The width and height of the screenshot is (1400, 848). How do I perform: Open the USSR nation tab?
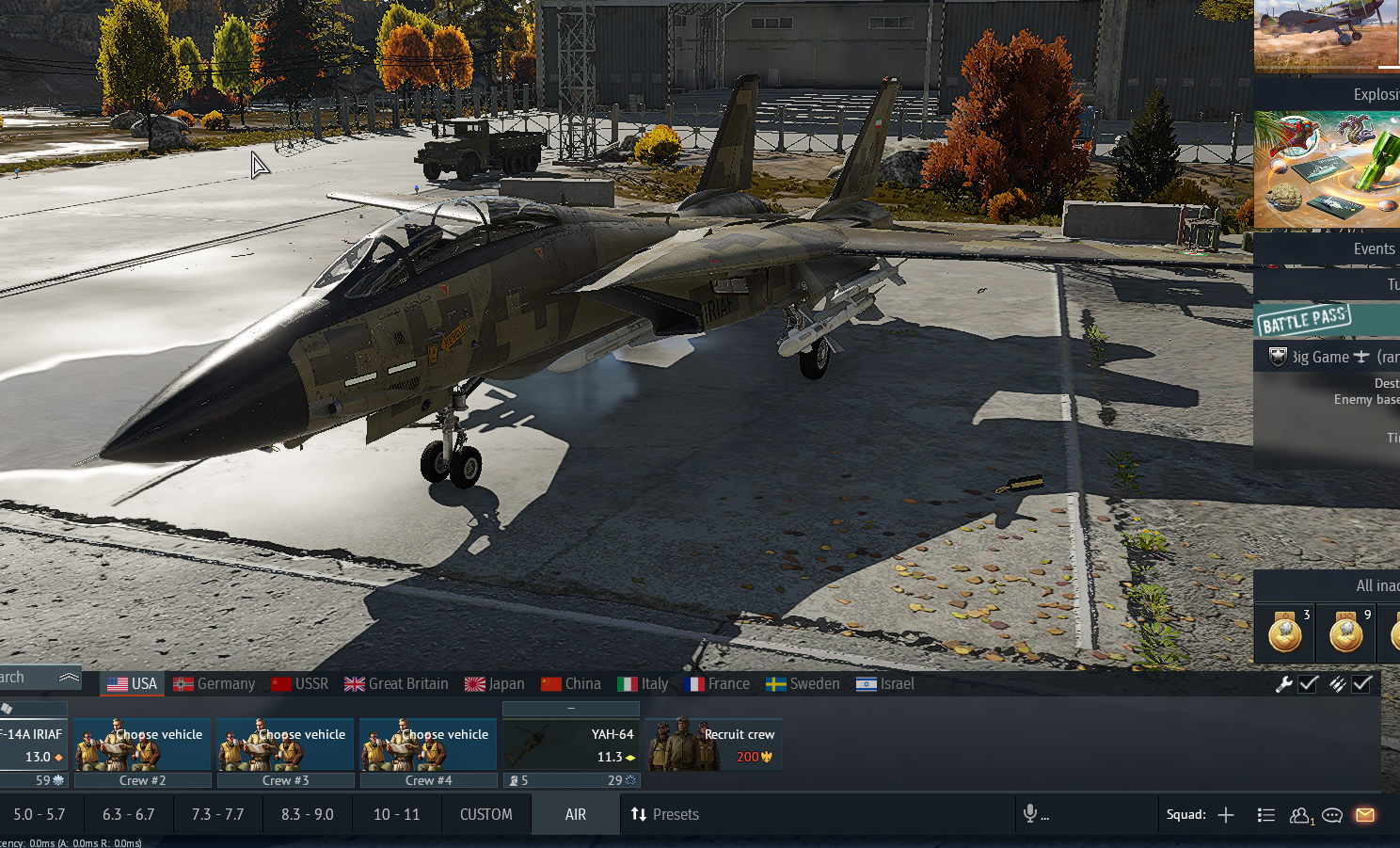[300, 684]
